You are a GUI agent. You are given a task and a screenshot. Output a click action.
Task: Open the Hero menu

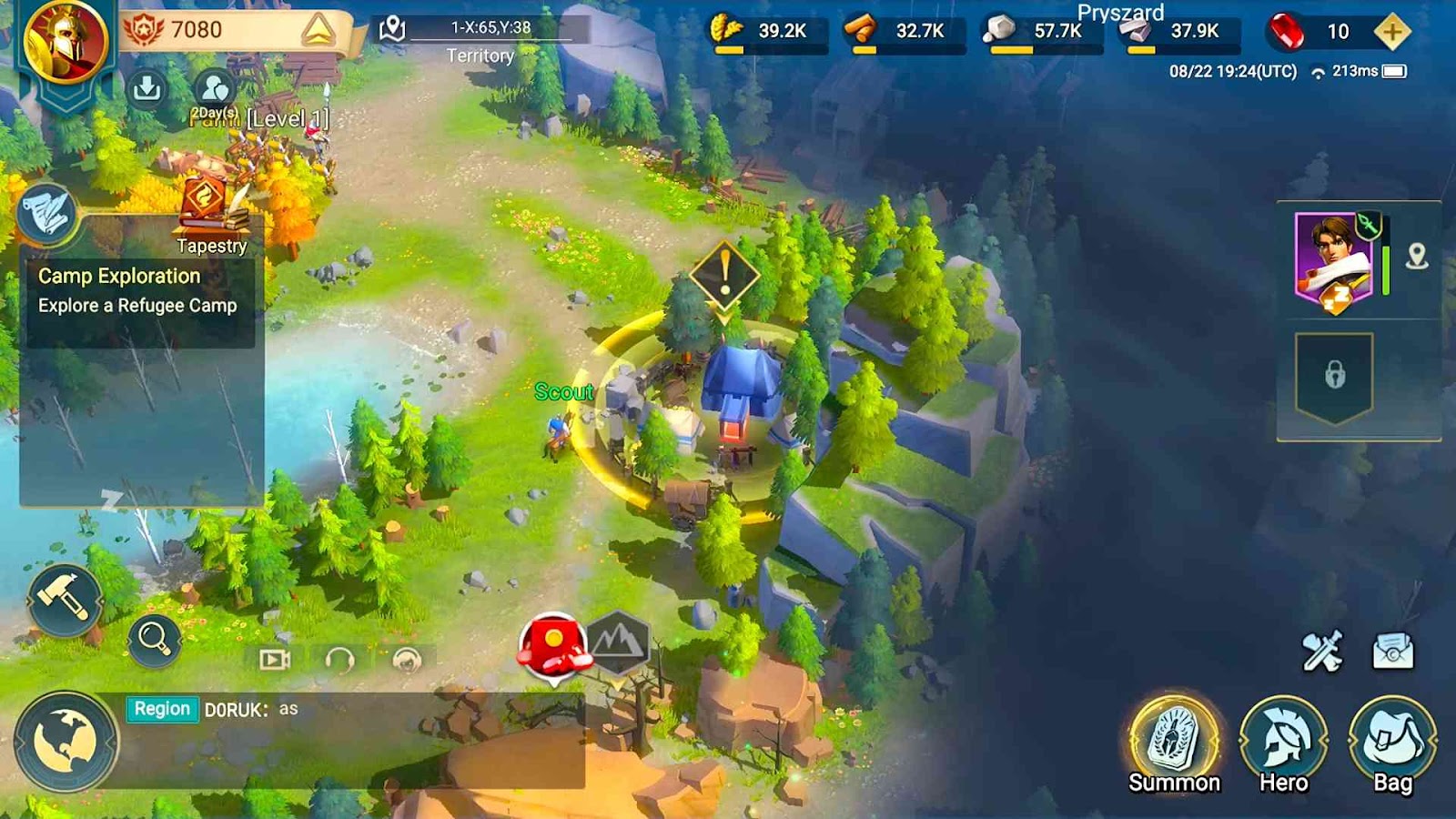1283,742
